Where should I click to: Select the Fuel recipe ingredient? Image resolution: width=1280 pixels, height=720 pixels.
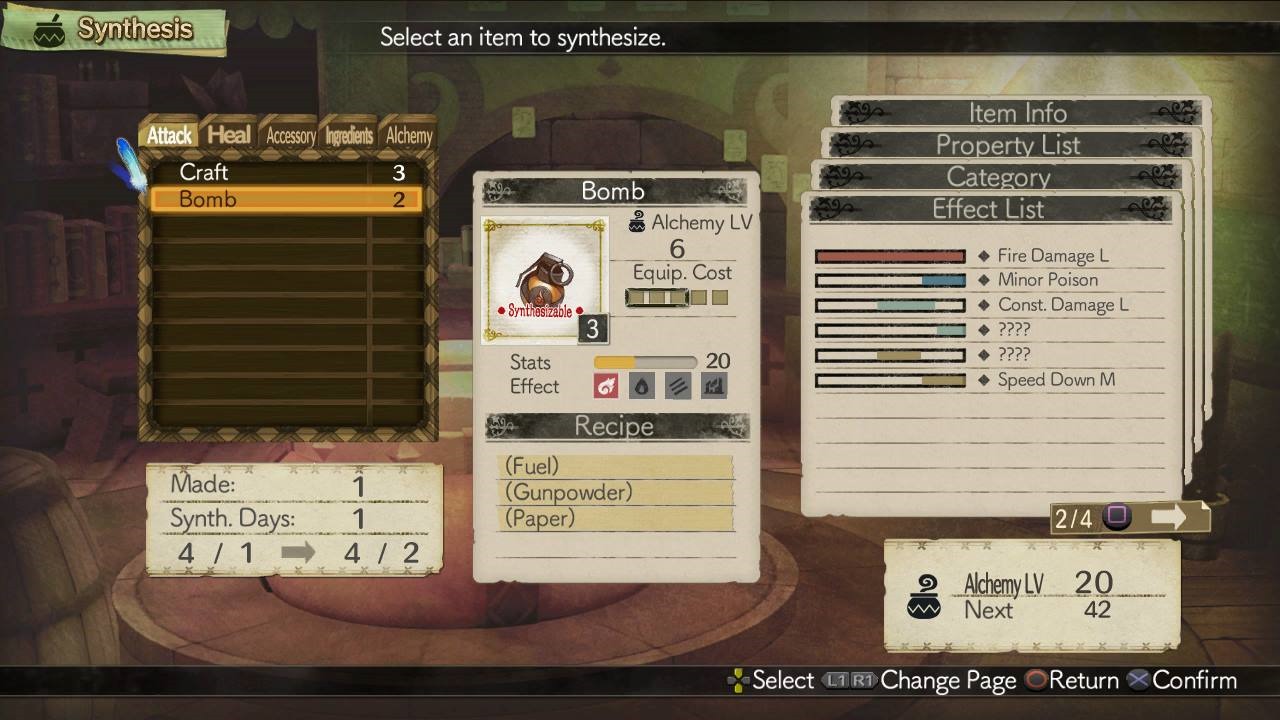pos(614,466)
